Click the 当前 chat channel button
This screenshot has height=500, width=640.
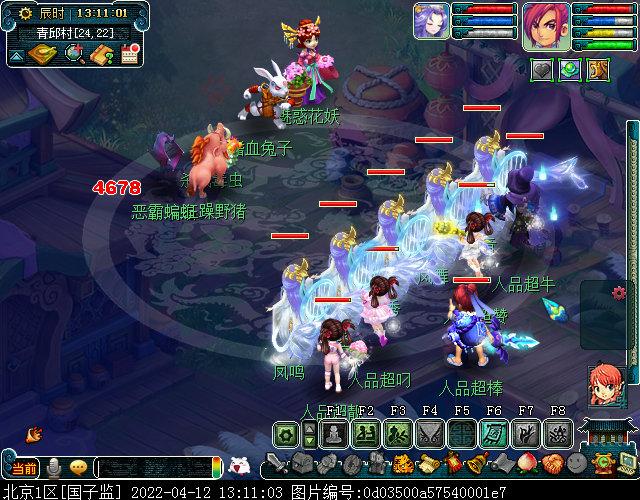click(22, 468)
